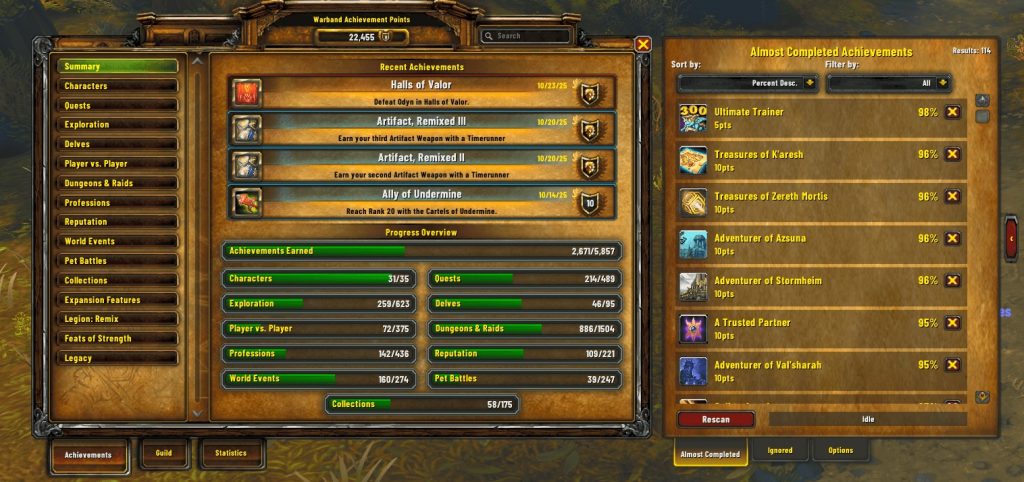The image size is (1024, 482).
Task: Open the Filter by dropdown
Action: 888,83
